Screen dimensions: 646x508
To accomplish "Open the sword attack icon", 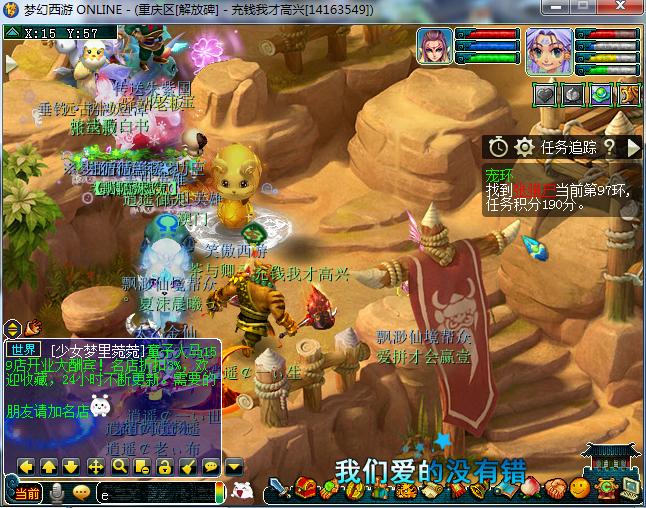I will click(x=279, y=489).
